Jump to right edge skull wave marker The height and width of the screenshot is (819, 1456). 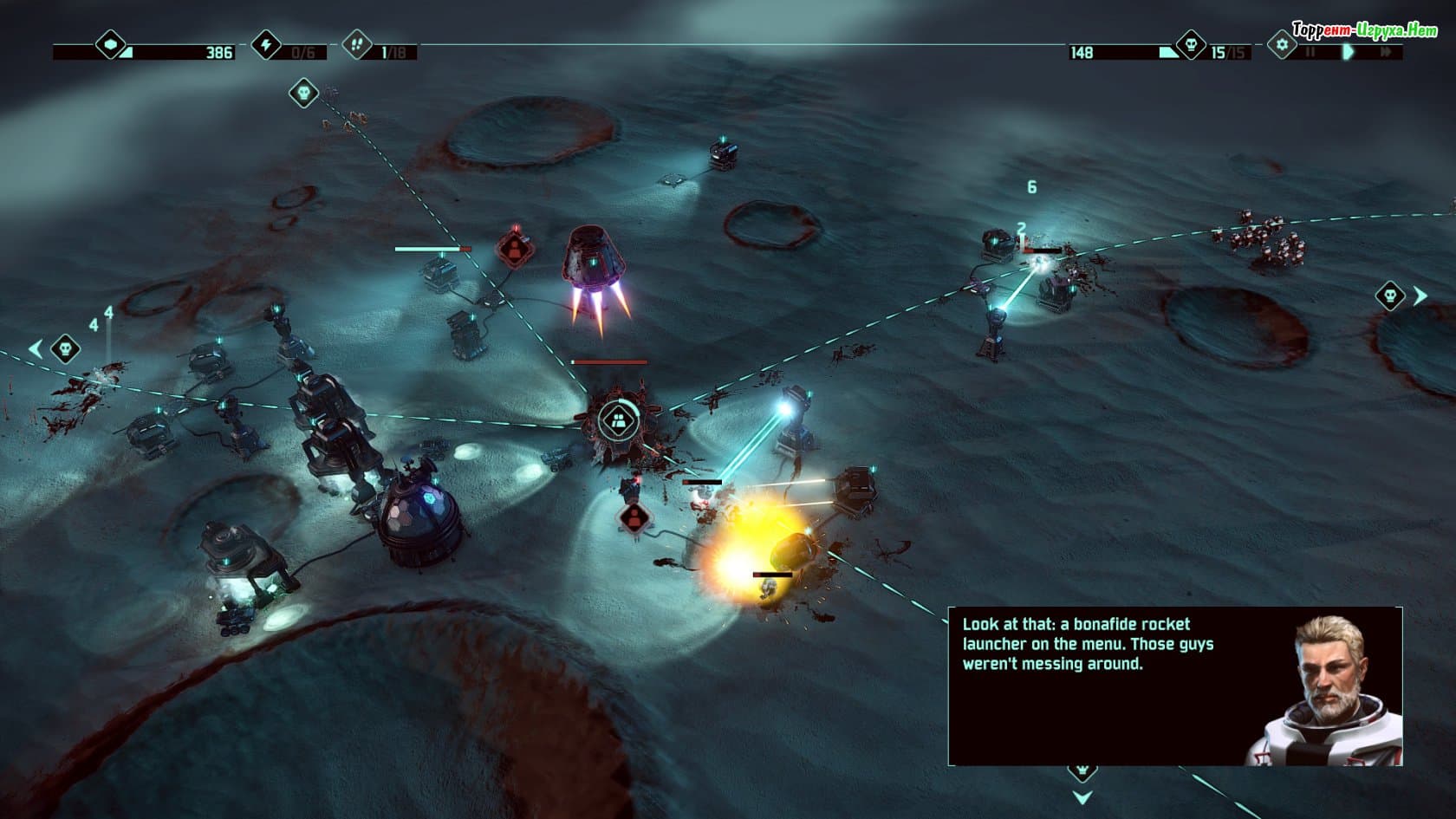click(x=1390, y=296)
